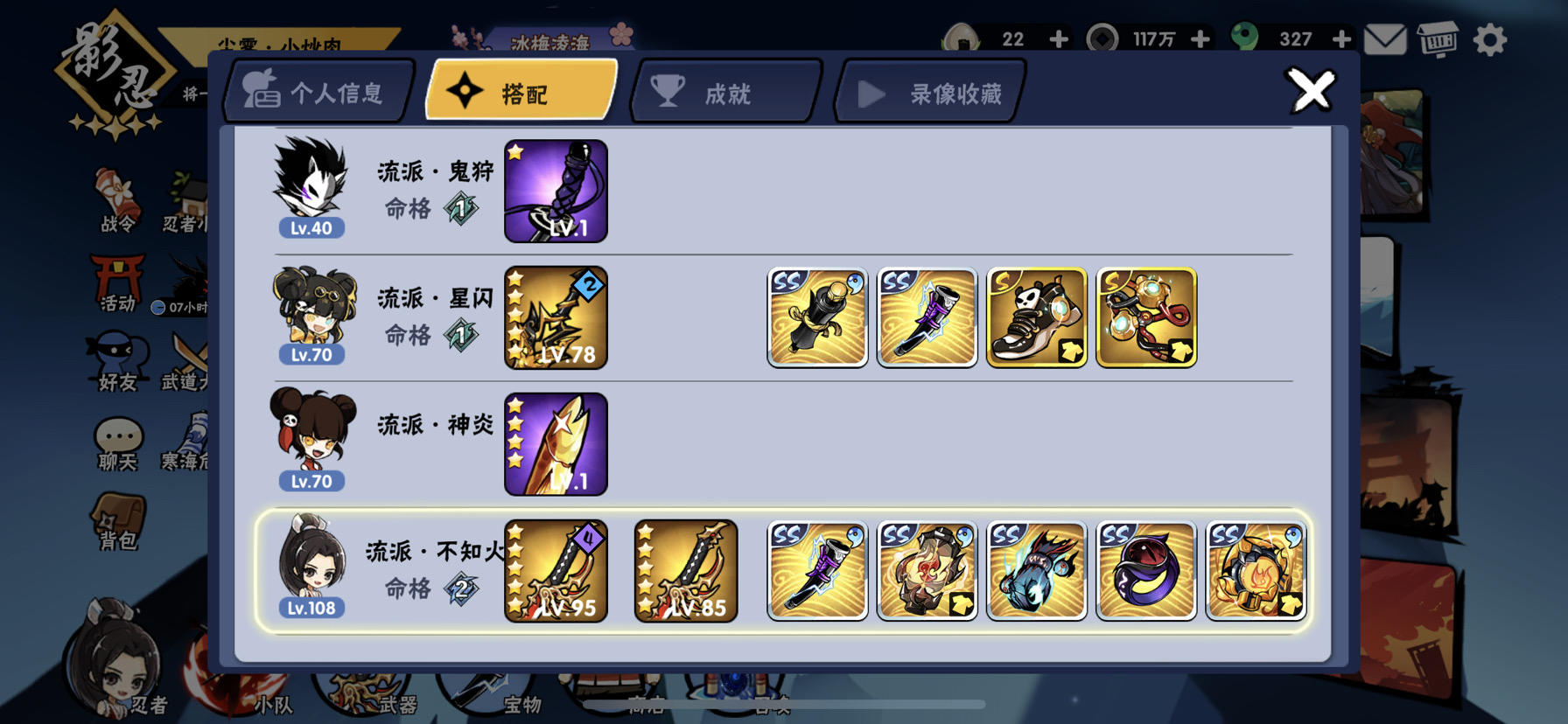This screenshot has width=1568, height=724.
Task: View the SS-grade panda shoes equipment
Action: [1036, 317]
